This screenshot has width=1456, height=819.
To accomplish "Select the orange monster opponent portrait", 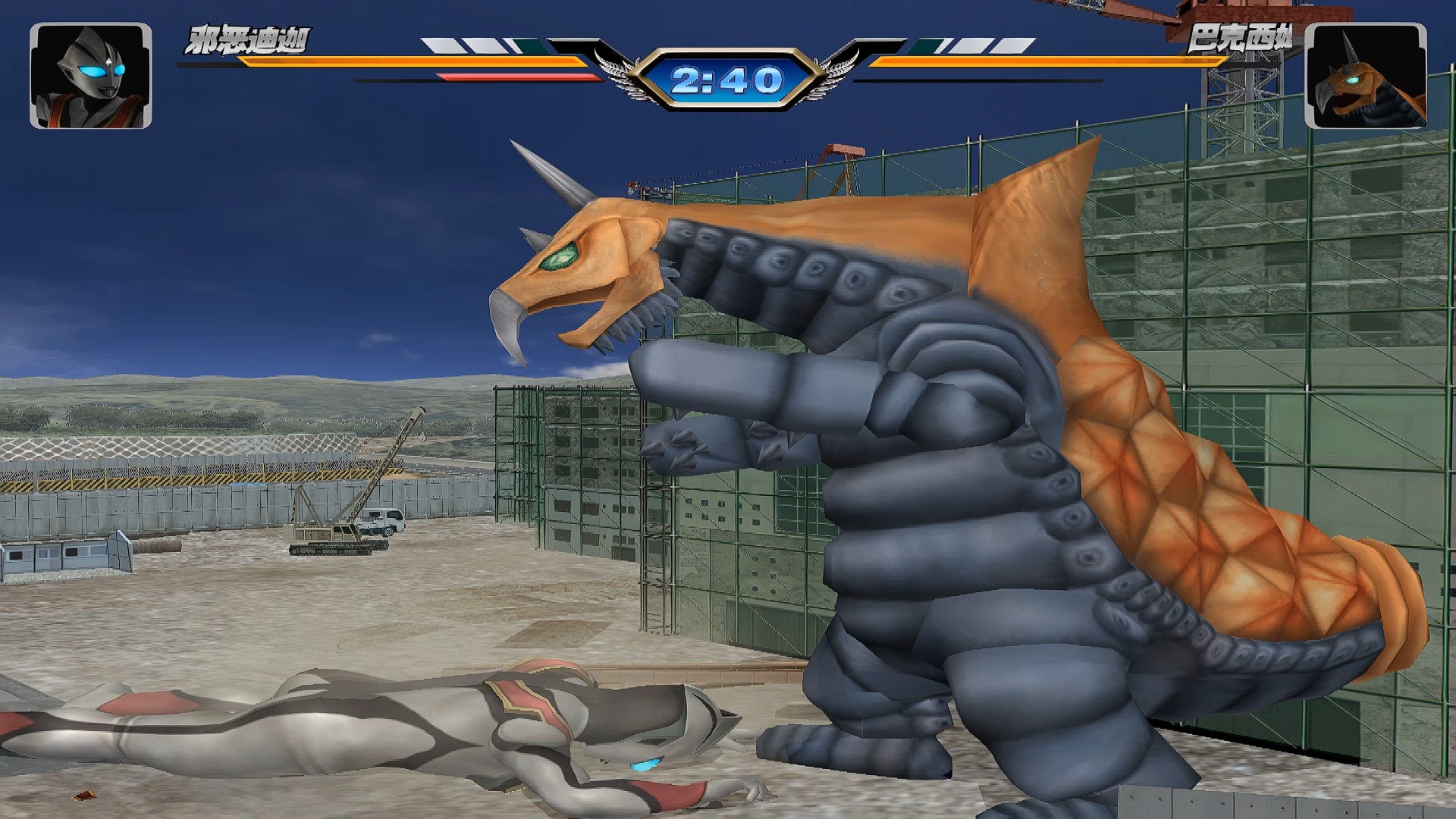I will tap(1365, 76).
